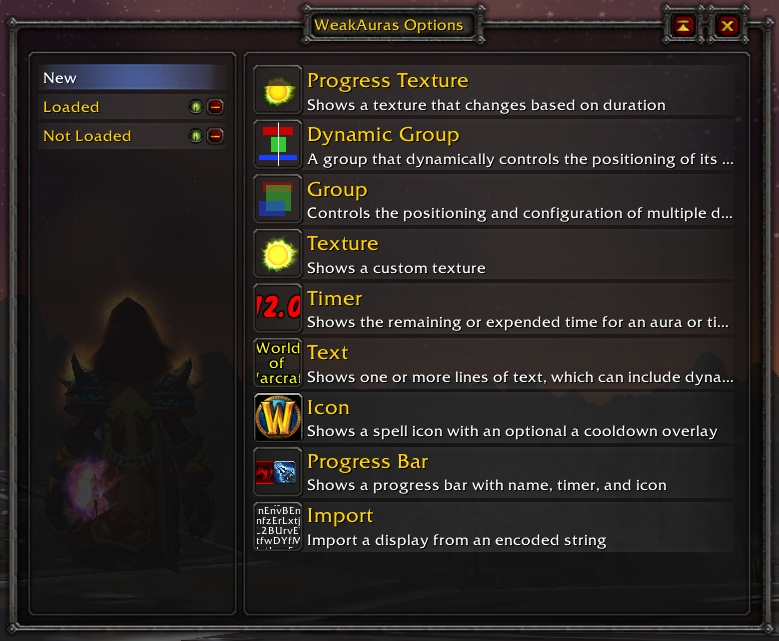This screenshot has width=779, height=641.
Task: Create a new Progress Texture display
Action: tap(494, 91)
